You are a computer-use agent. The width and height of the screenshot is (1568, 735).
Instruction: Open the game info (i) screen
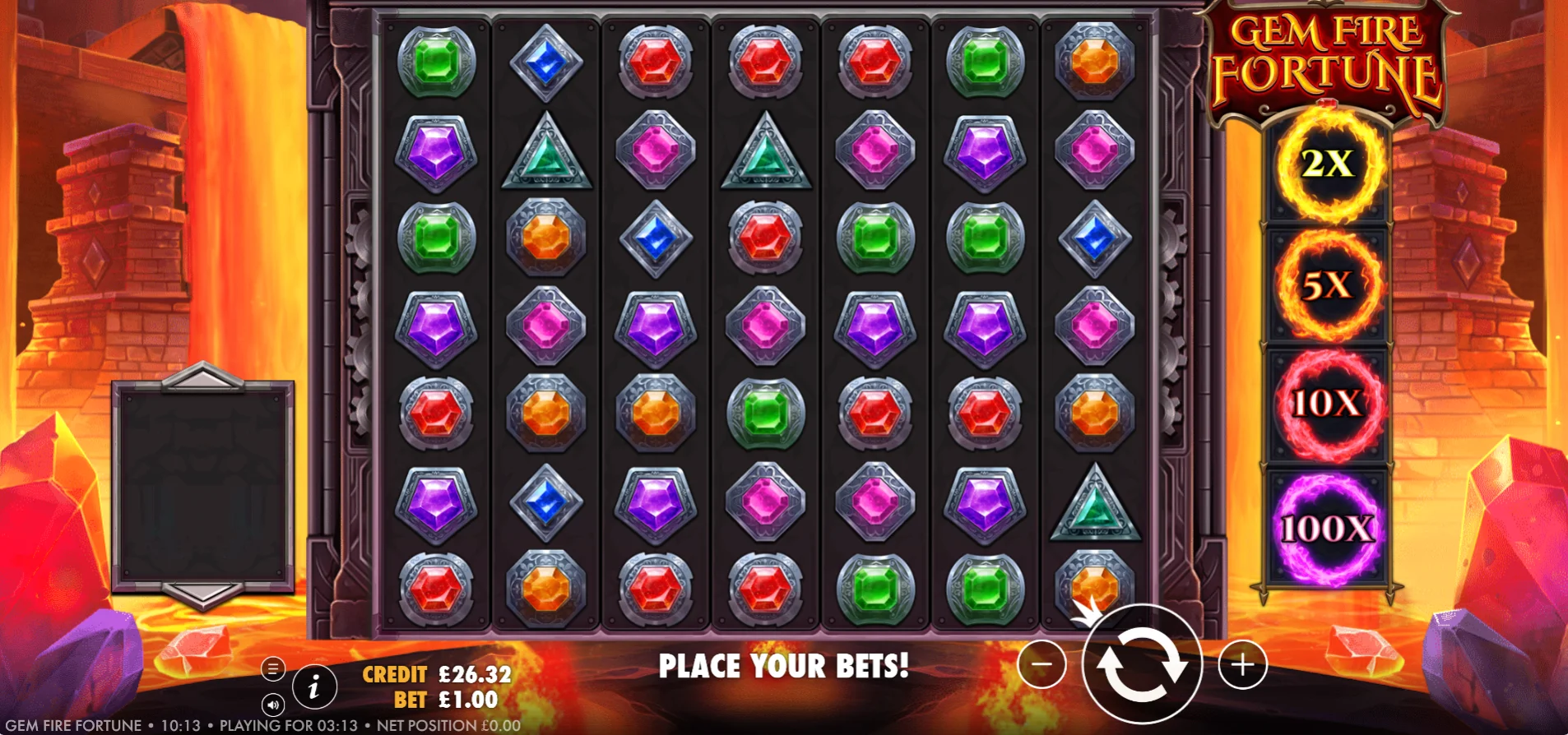313,686
